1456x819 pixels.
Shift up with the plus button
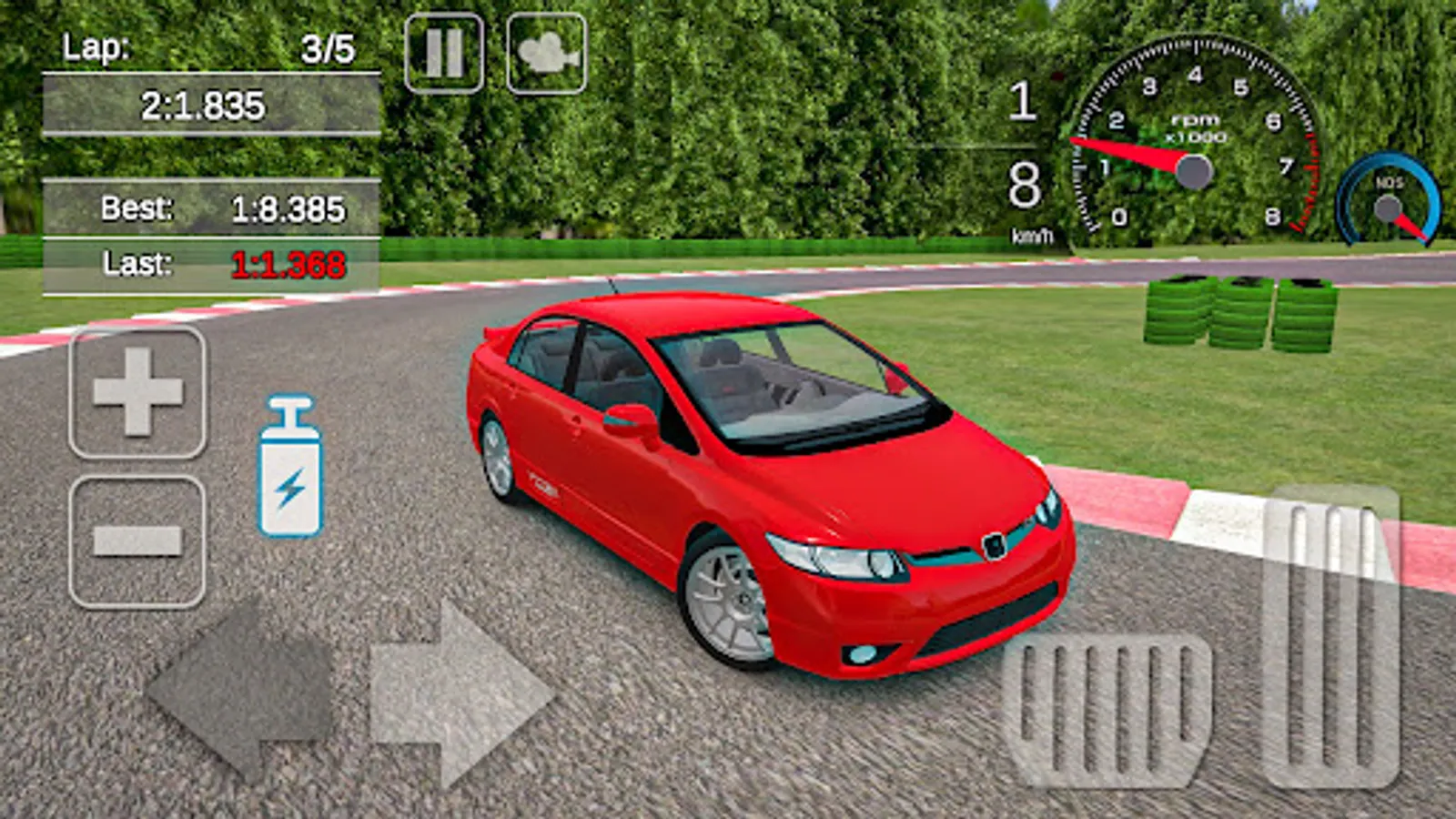click(x=137, y=392)
